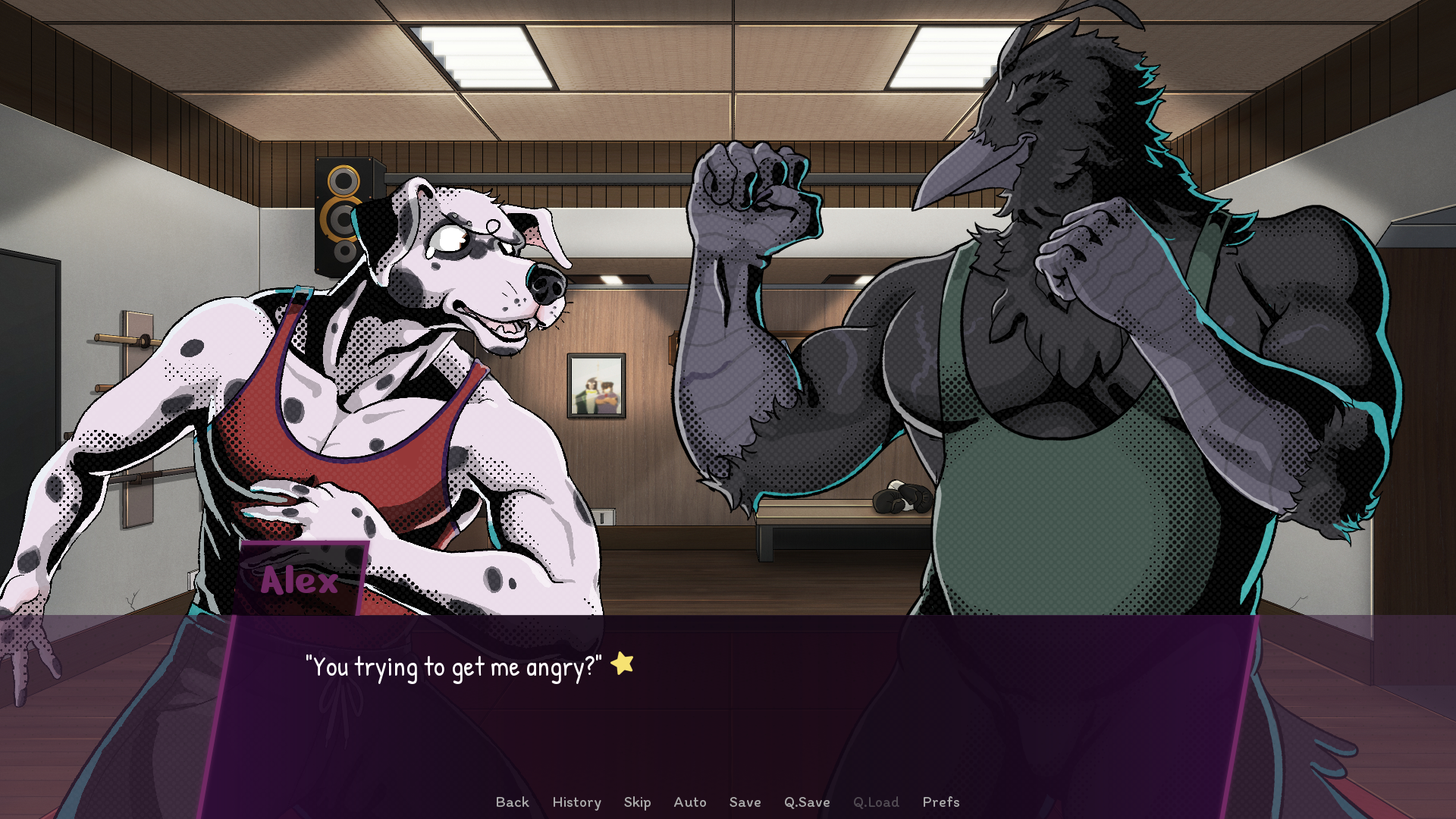The width and height of the screenshot is (1456, 819).
Task: Go back to the previous dialogue line
Action: (512, 802)
